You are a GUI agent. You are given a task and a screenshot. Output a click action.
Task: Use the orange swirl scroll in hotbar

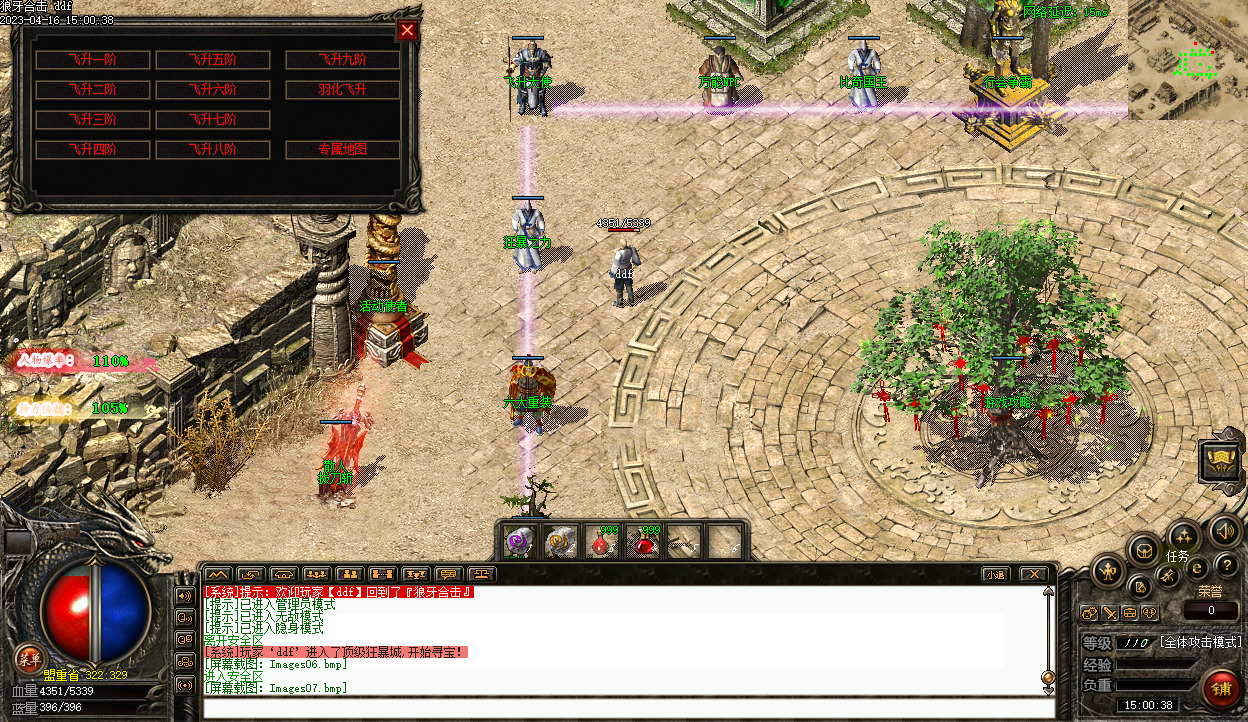tap(560, 542)
